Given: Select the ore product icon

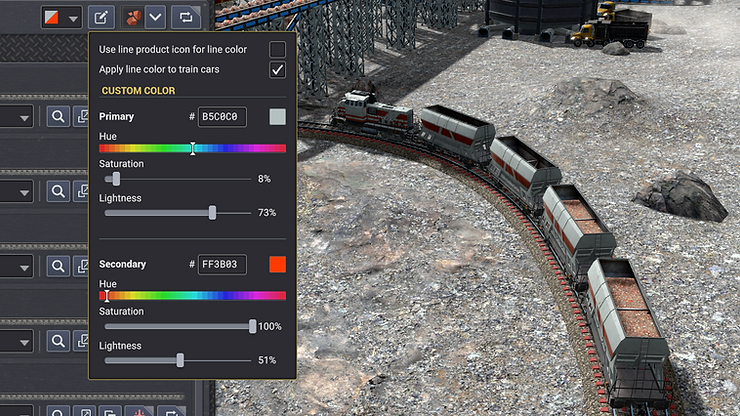Looking at the screenshot, I should click(x=132, y=17).
